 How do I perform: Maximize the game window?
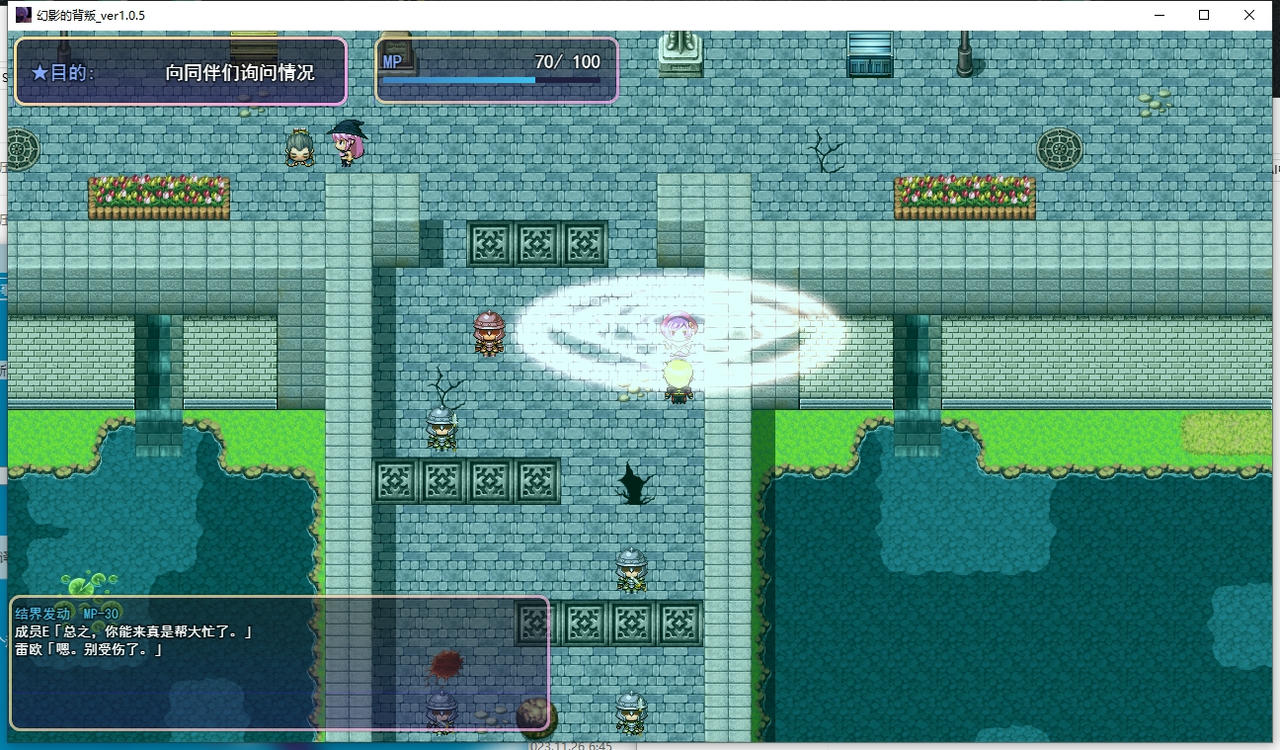point(1204,15)
